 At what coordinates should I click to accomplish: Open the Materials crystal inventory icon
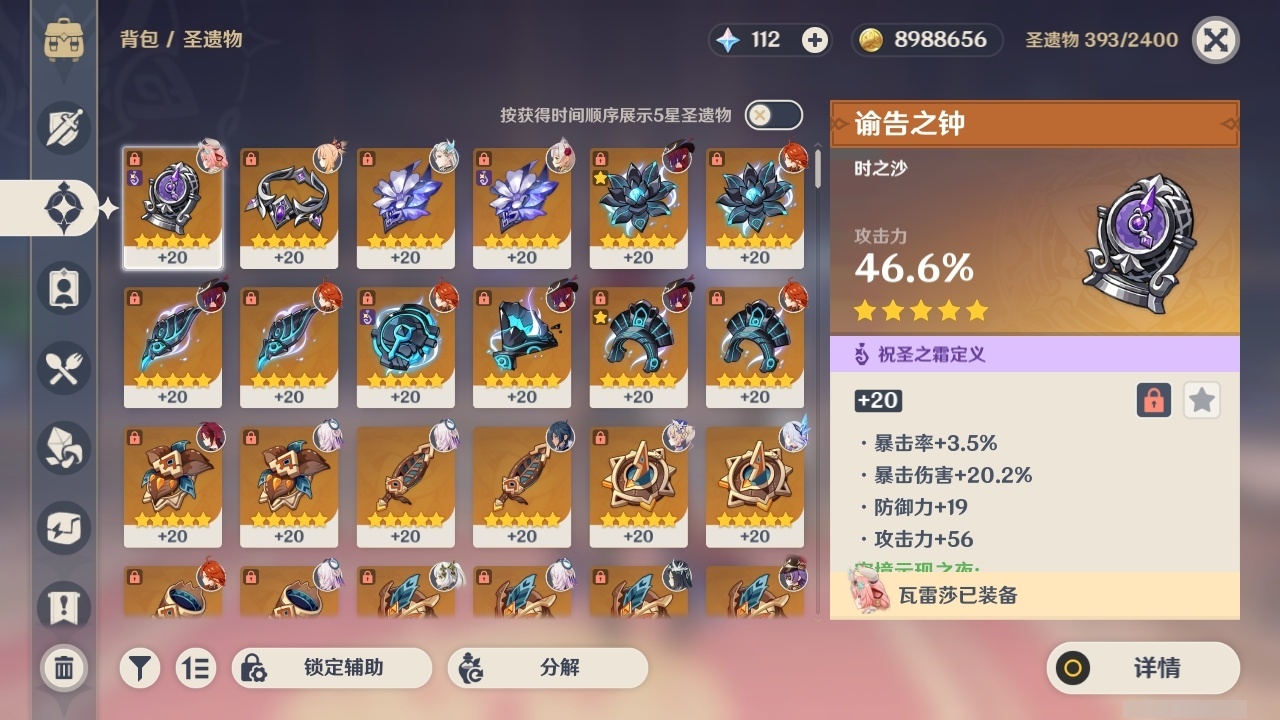point(63,448)
